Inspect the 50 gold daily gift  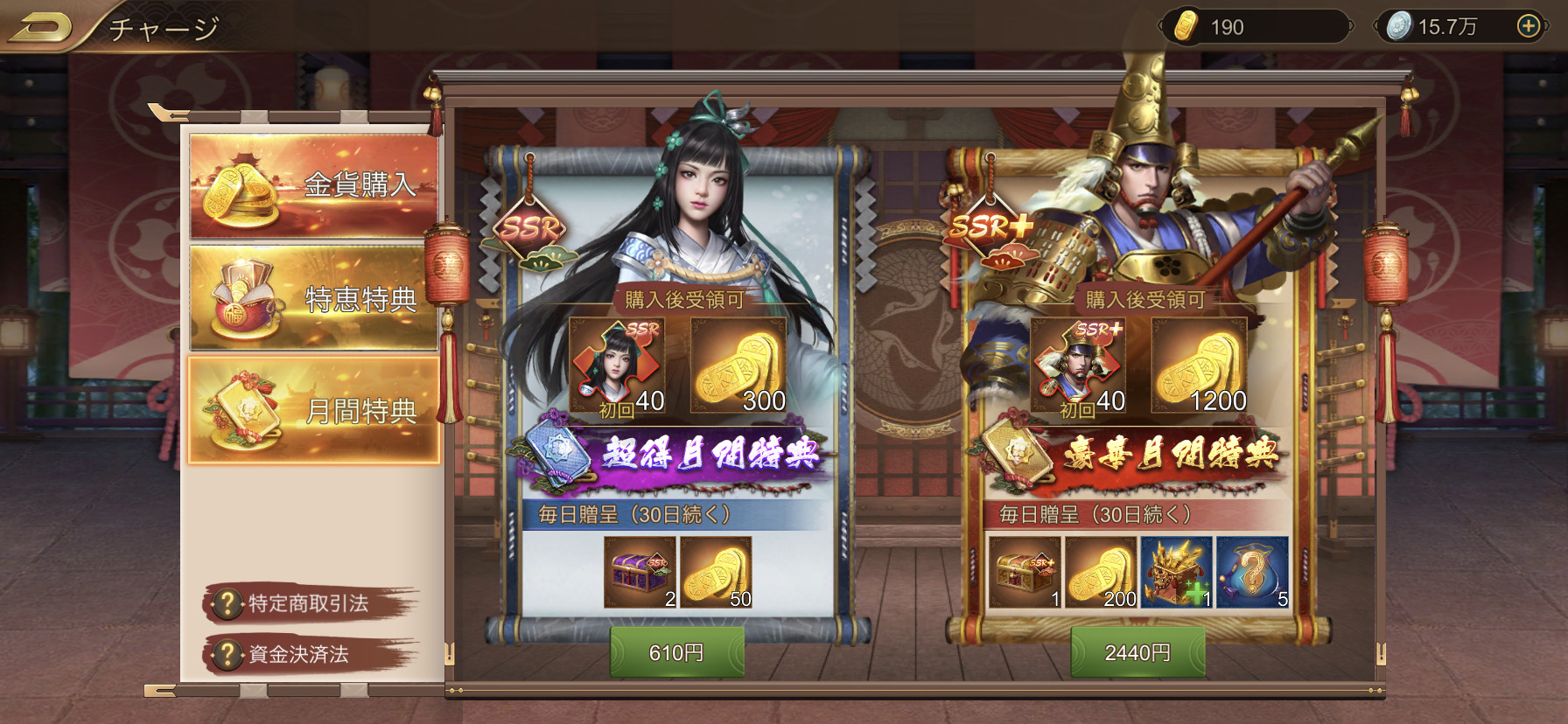click(716, 572)
